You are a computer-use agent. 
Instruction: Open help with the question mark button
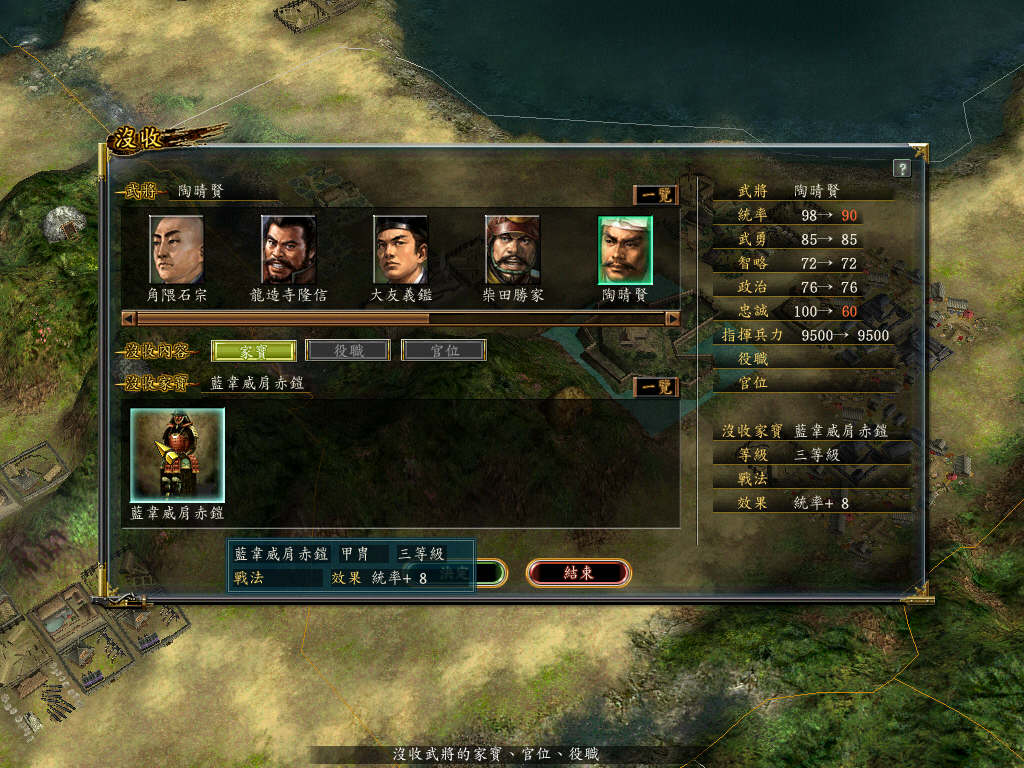pyautogui.click(x=901, y=168)
